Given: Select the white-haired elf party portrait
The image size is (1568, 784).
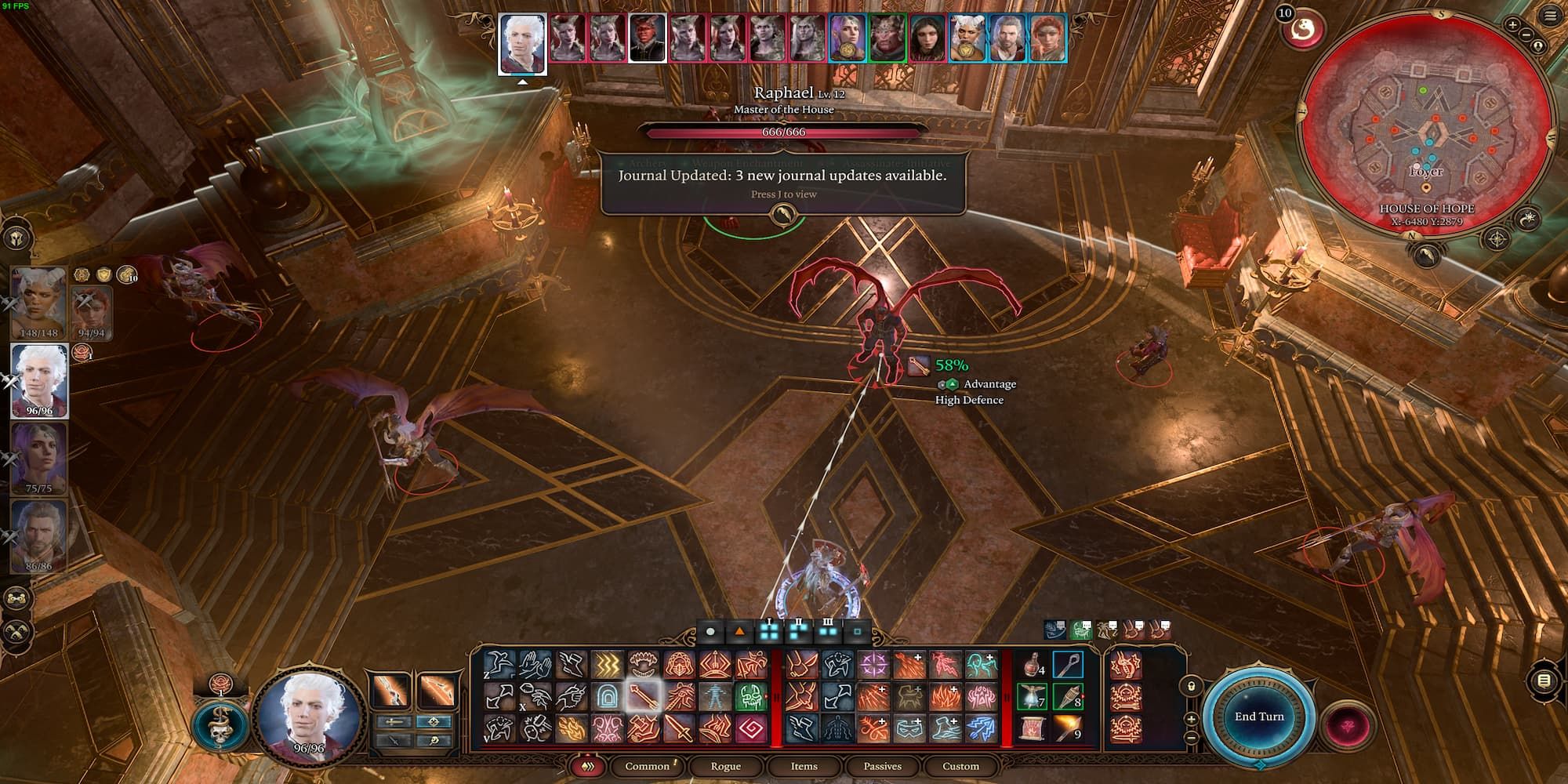Looking at the screenshot, I should [39, 380].
